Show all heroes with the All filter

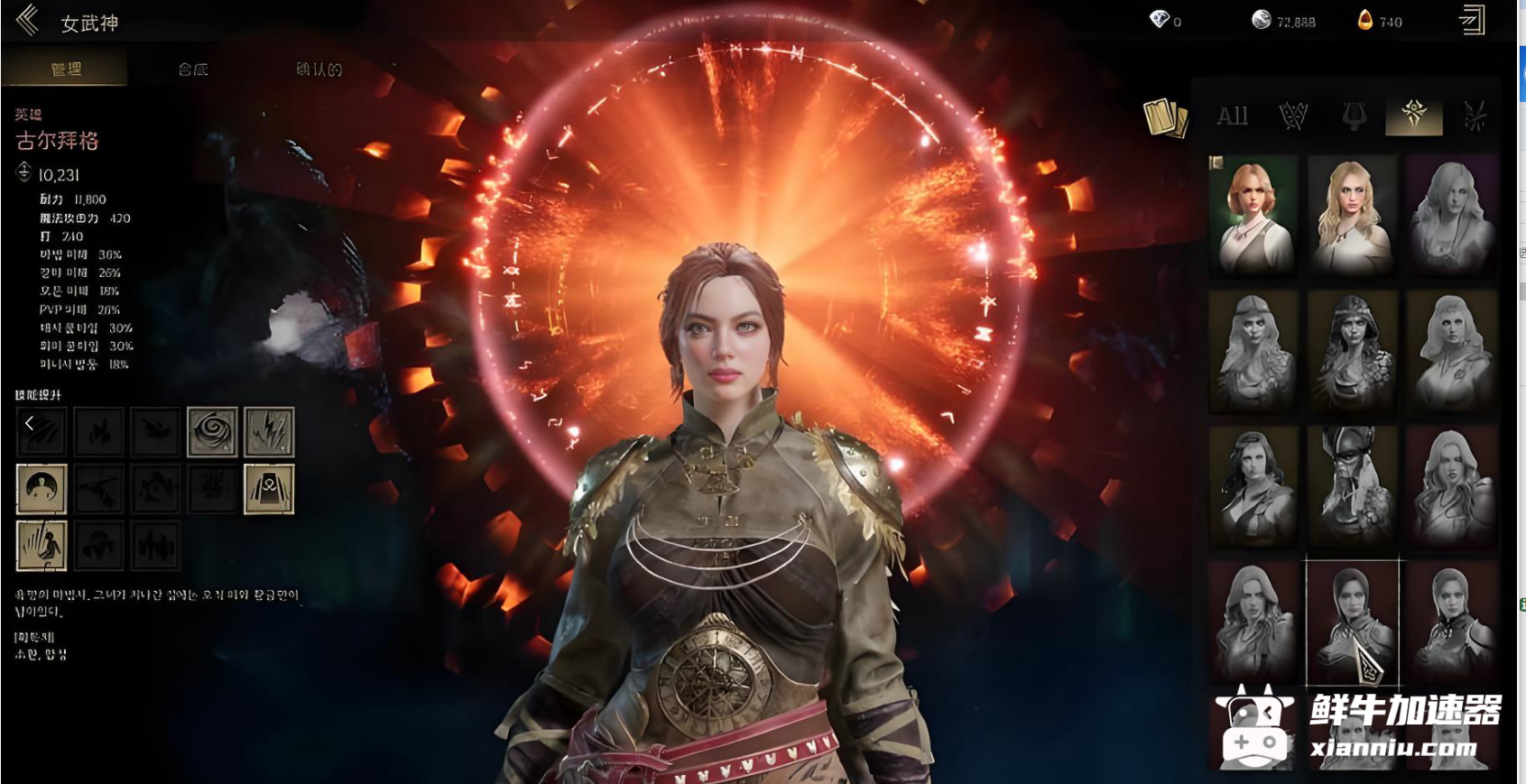pyautogui.click(x=1232, y=116)
